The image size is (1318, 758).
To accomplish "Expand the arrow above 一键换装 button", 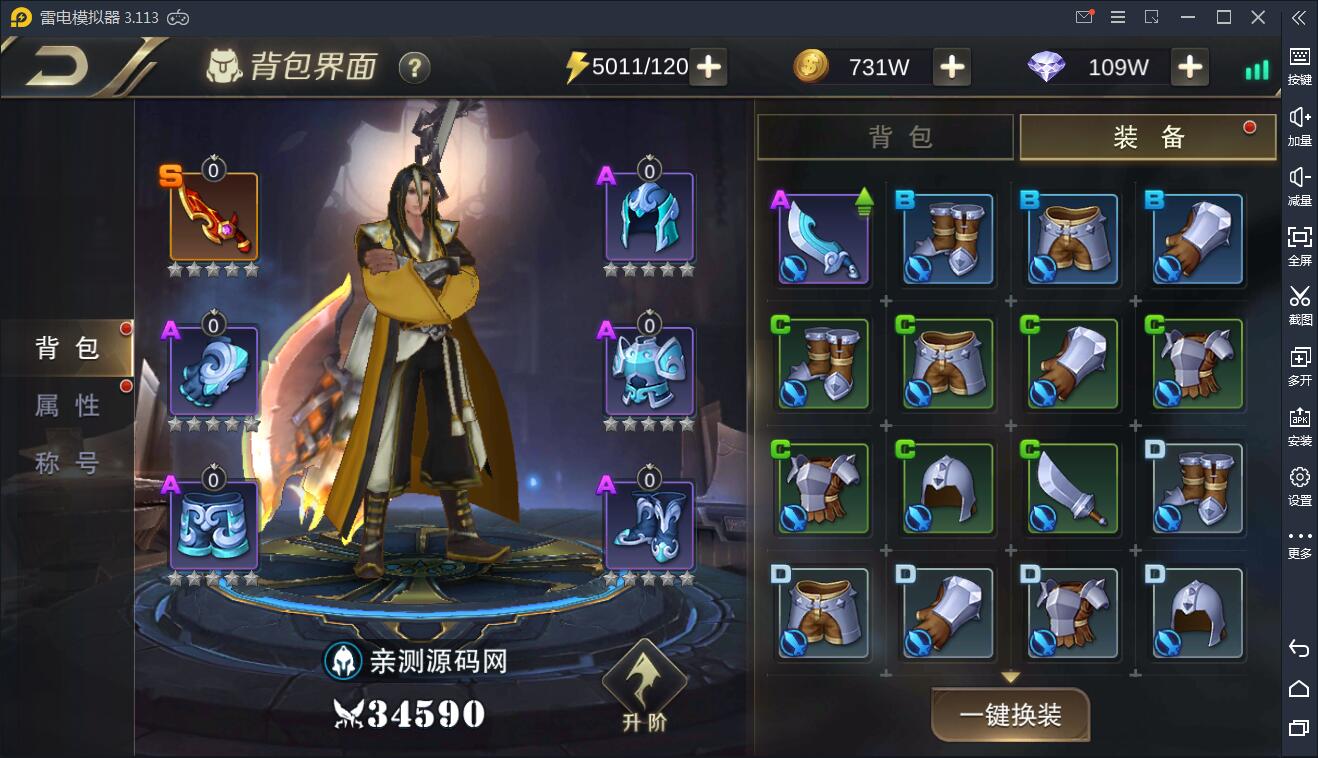I will (1009, 674).
